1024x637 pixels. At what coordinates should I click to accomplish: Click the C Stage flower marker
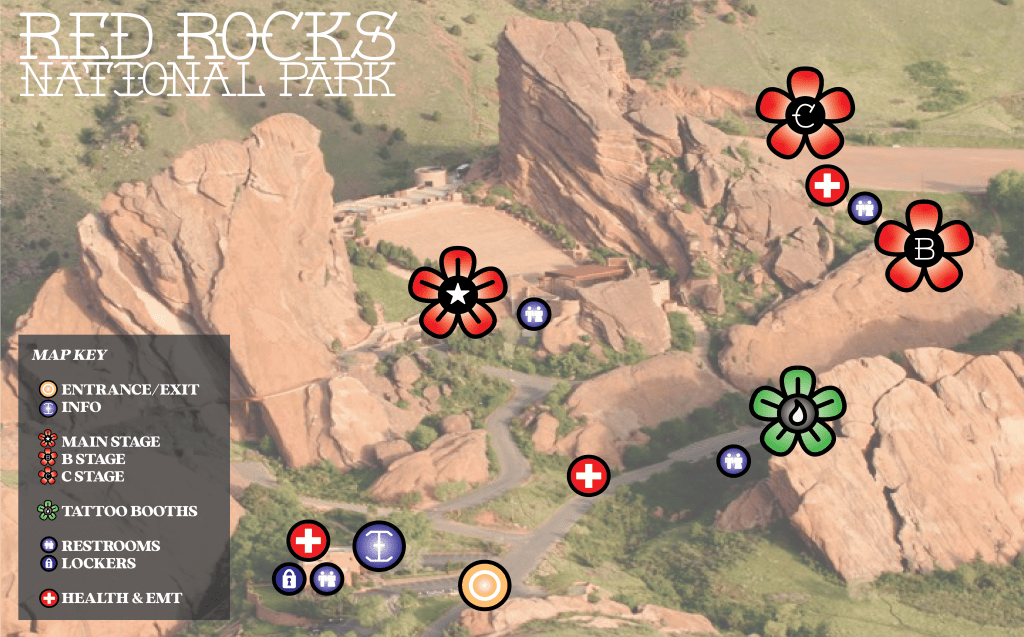[x=805, y=116]
